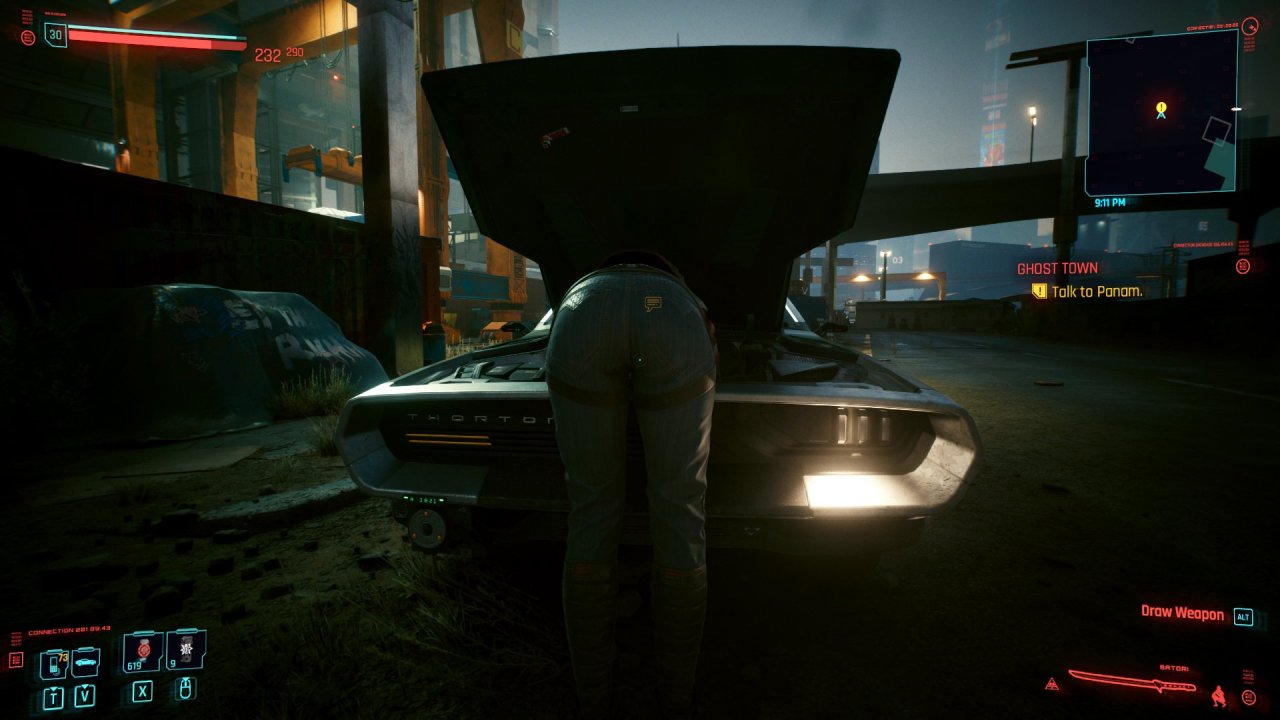Viewport: 1280px width, 720px height.
Task: Select the Satori katana weapon icon
Action: (x=1131, y=680)
